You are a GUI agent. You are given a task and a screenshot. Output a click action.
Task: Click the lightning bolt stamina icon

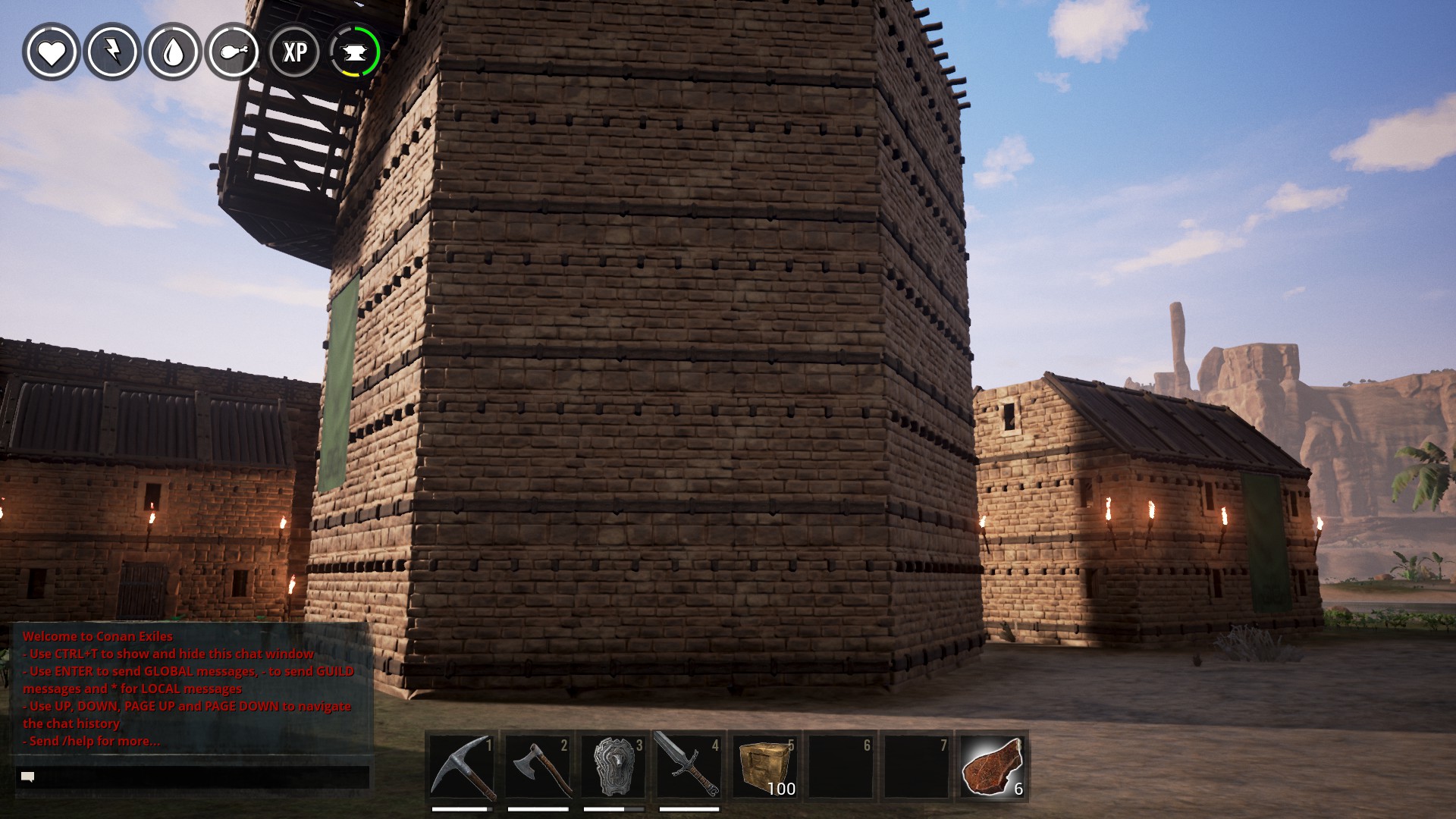click(112, 52)
